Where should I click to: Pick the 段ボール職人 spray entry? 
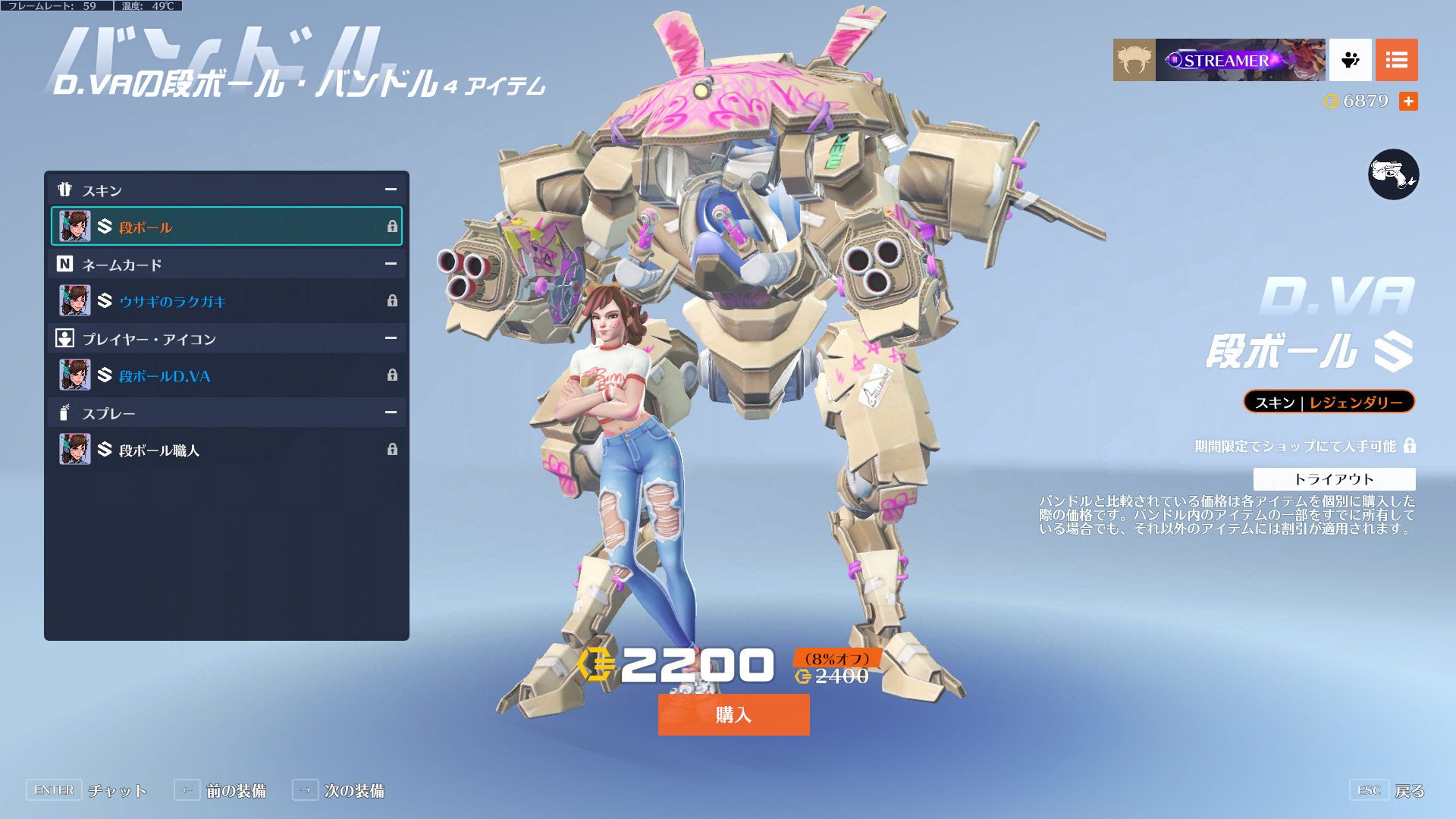(226, 450)
